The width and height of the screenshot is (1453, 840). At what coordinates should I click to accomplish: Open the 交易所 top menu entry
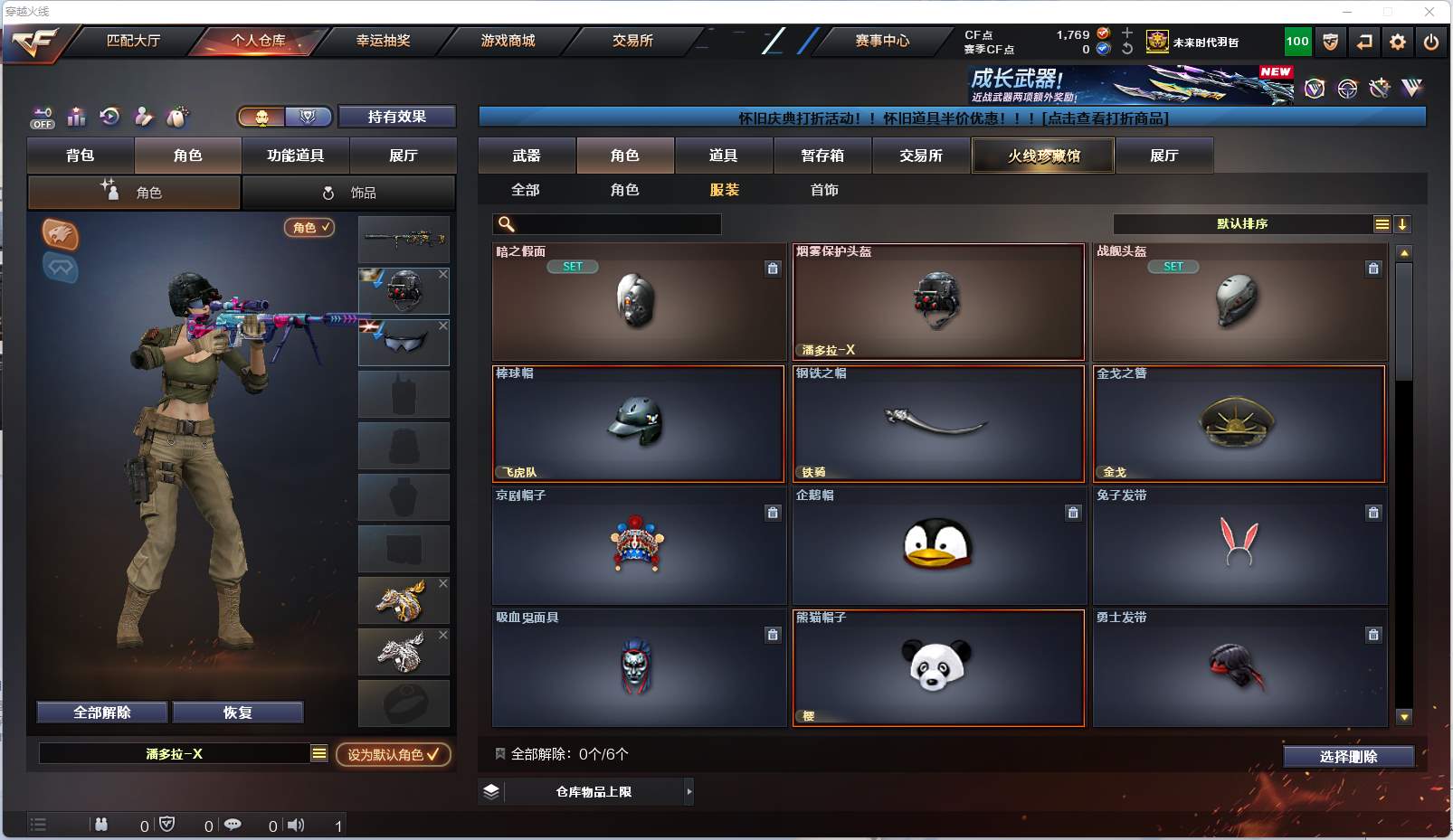[x=632, y=41]
